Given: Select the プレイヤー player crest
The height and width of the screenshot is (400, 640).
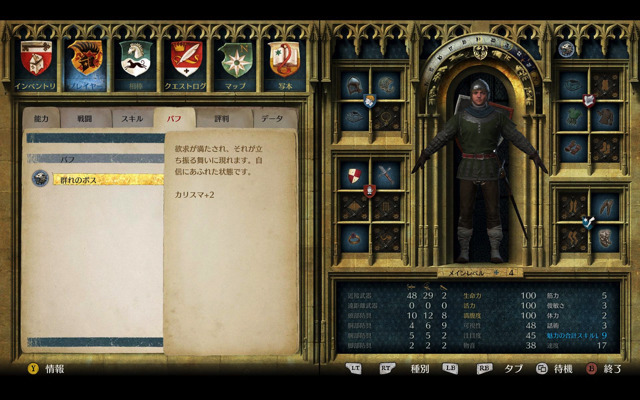Looking at the screenshot, I should click(87, 60).
